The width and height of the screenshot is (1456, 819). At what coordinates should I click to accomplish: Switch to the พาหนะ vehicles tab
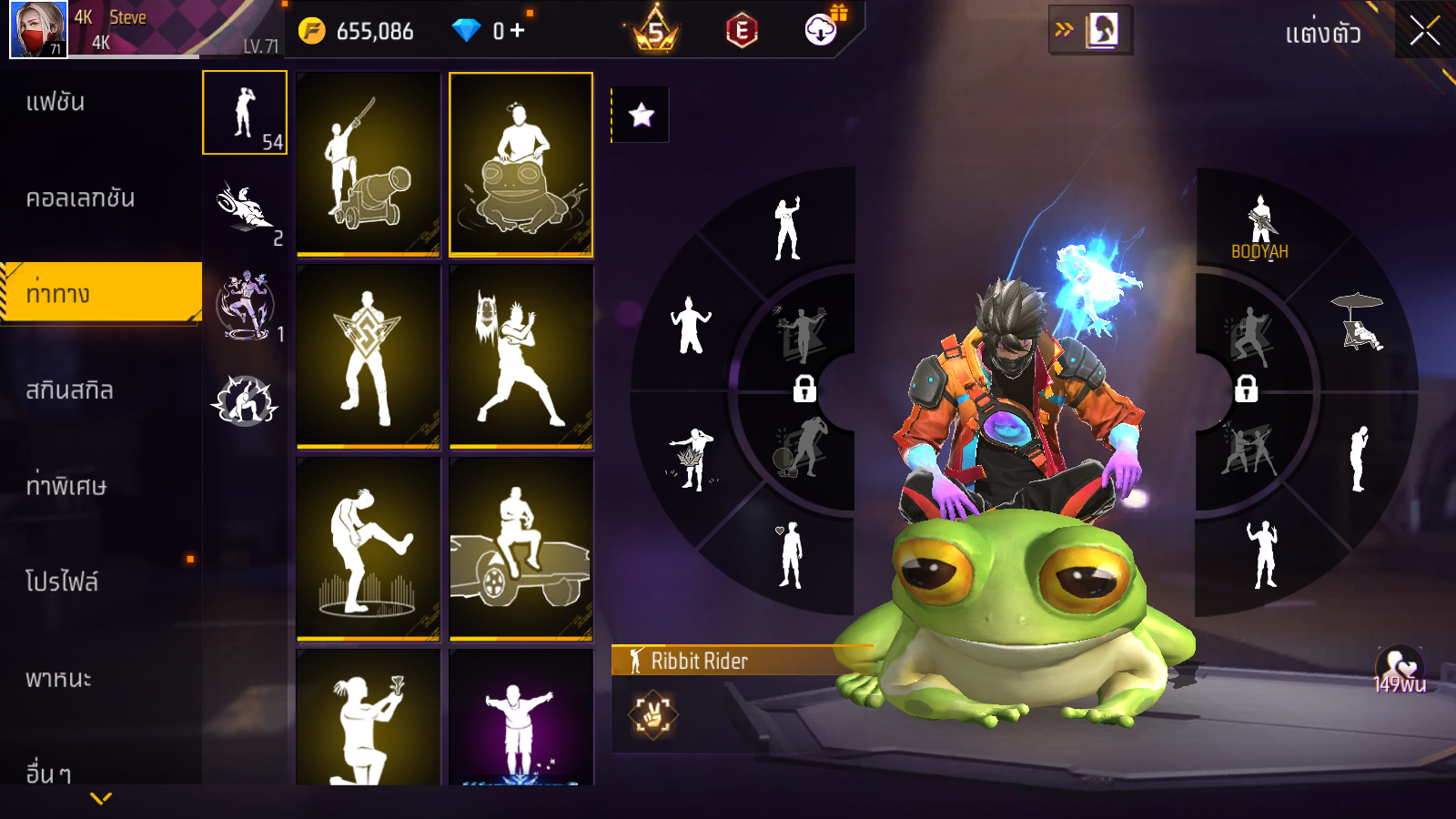[58, 679]
